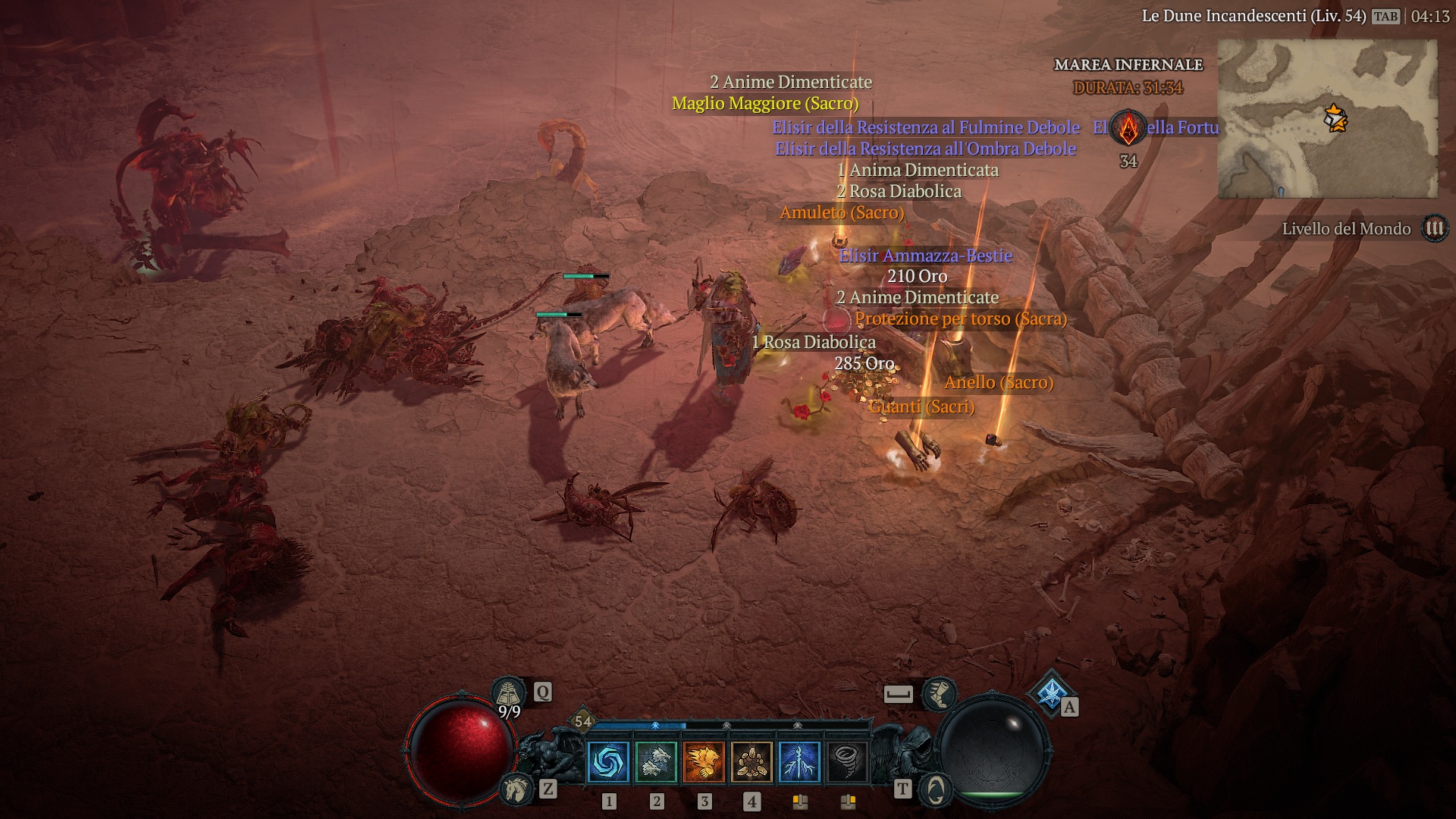Loot the Amuleto (Sacro) label
The width and height of the screenshot is (1456, 819).
[x=842, y=213]
